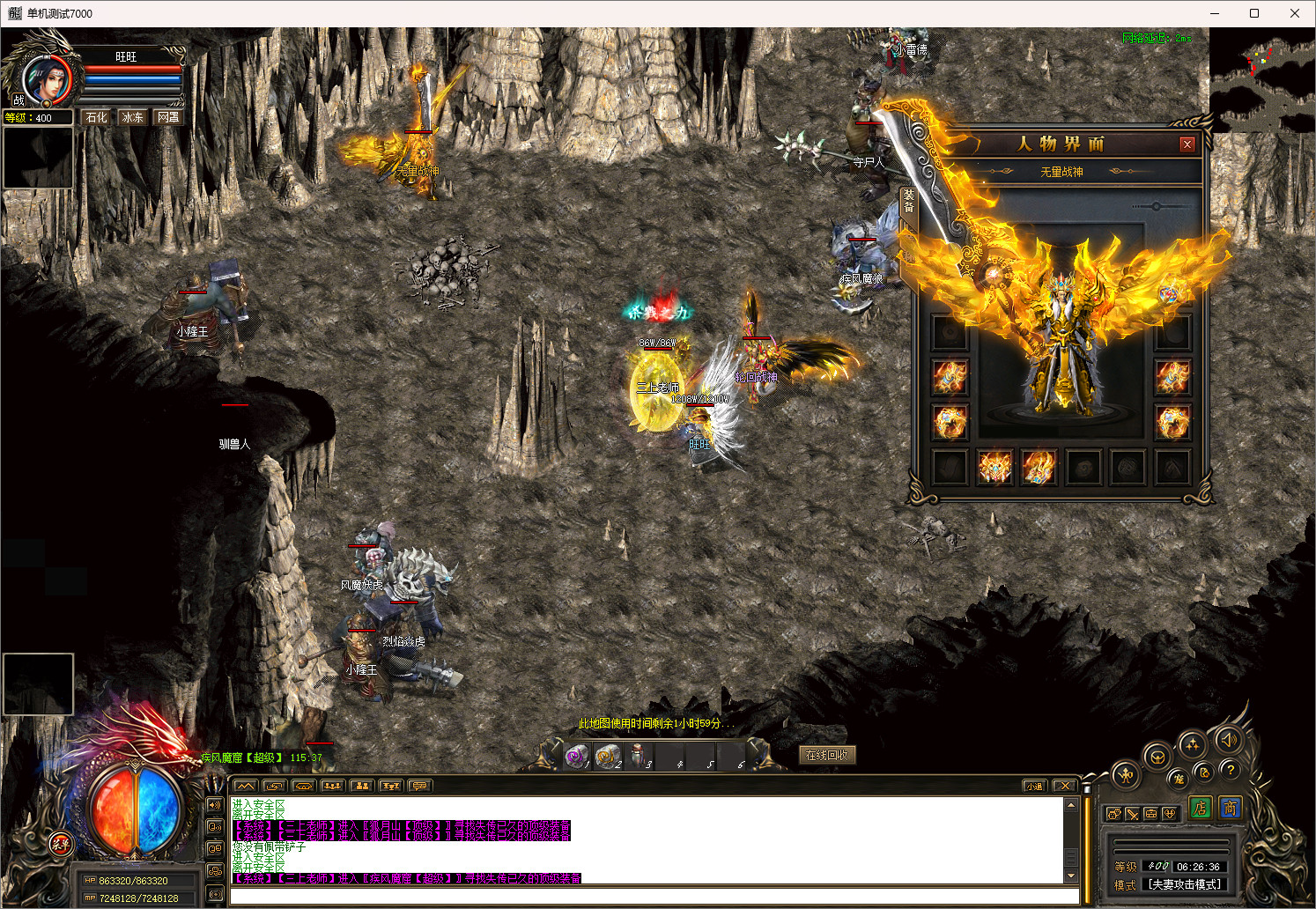Select the speech bubble chat channel tab
The width and height of the screenshot is (1316, 909).
click(419, 786)
